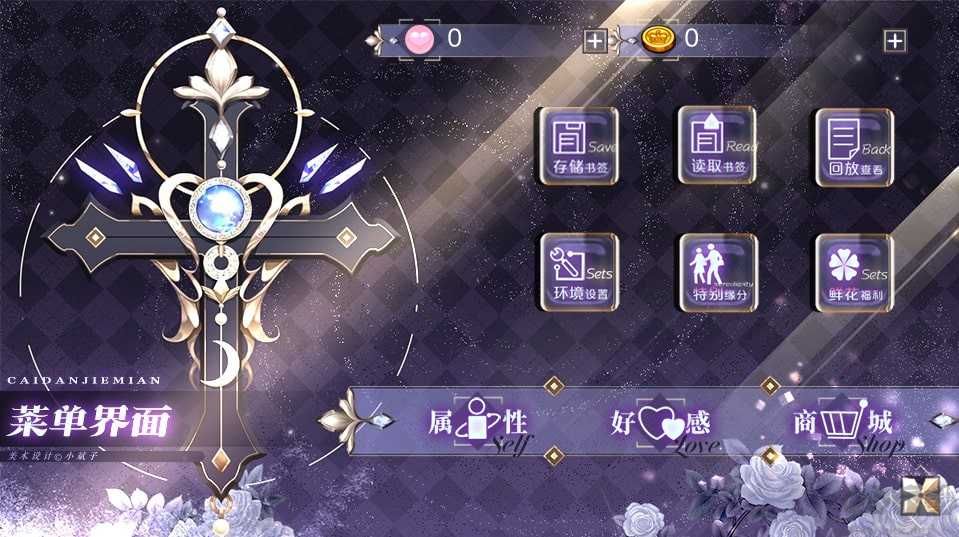Click the plus beside the pink heart currency
Screen dimensions: 959x537
595,41
